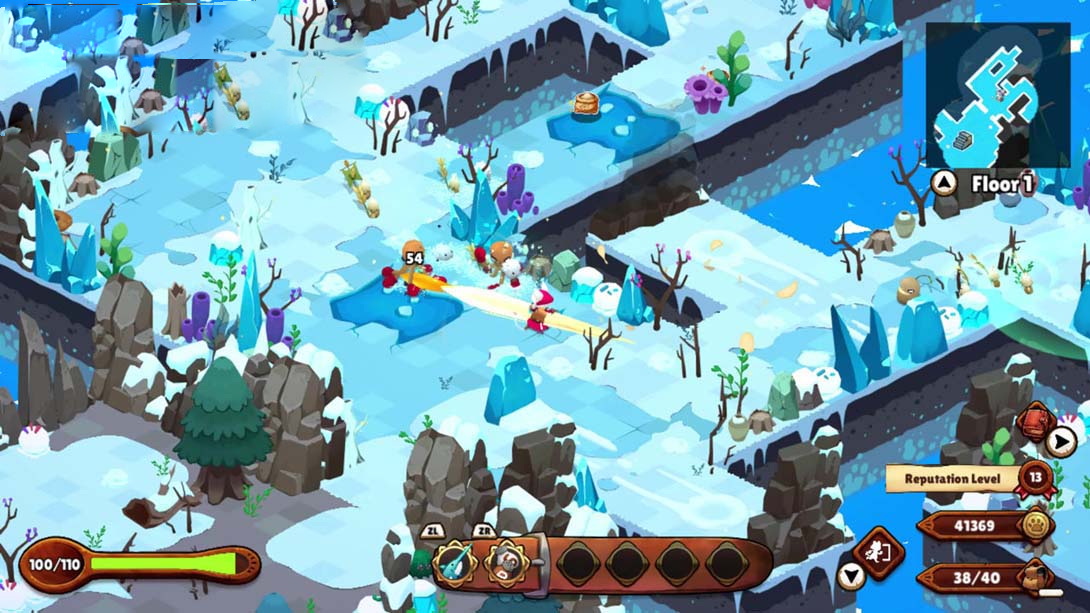Click the exit dungeon character icon
Screen dimensions: 1090x613
click(x=878, y=553)
